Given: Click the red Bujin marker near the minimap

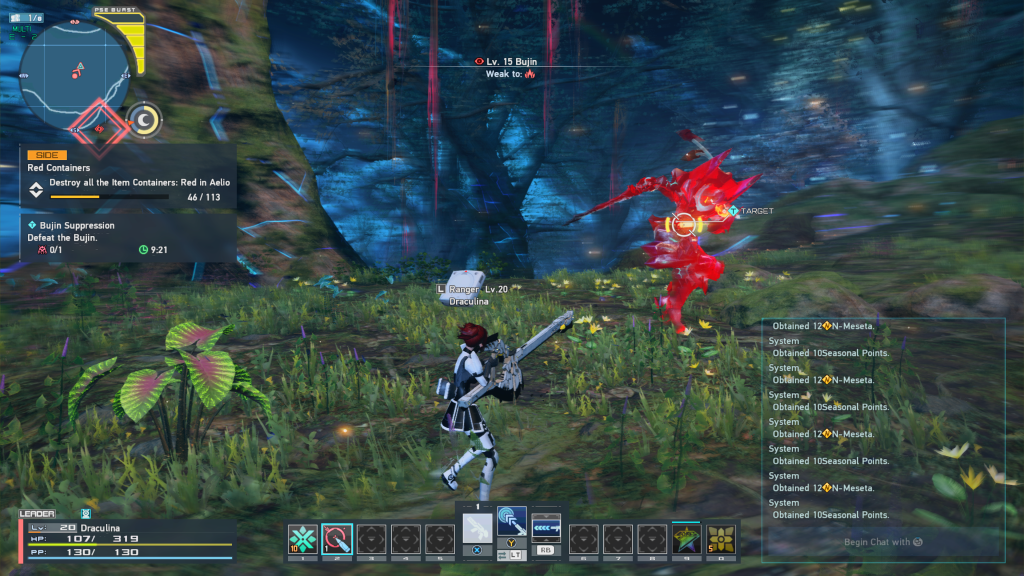Looking at the screenshot, I should [x=98, y=127].
